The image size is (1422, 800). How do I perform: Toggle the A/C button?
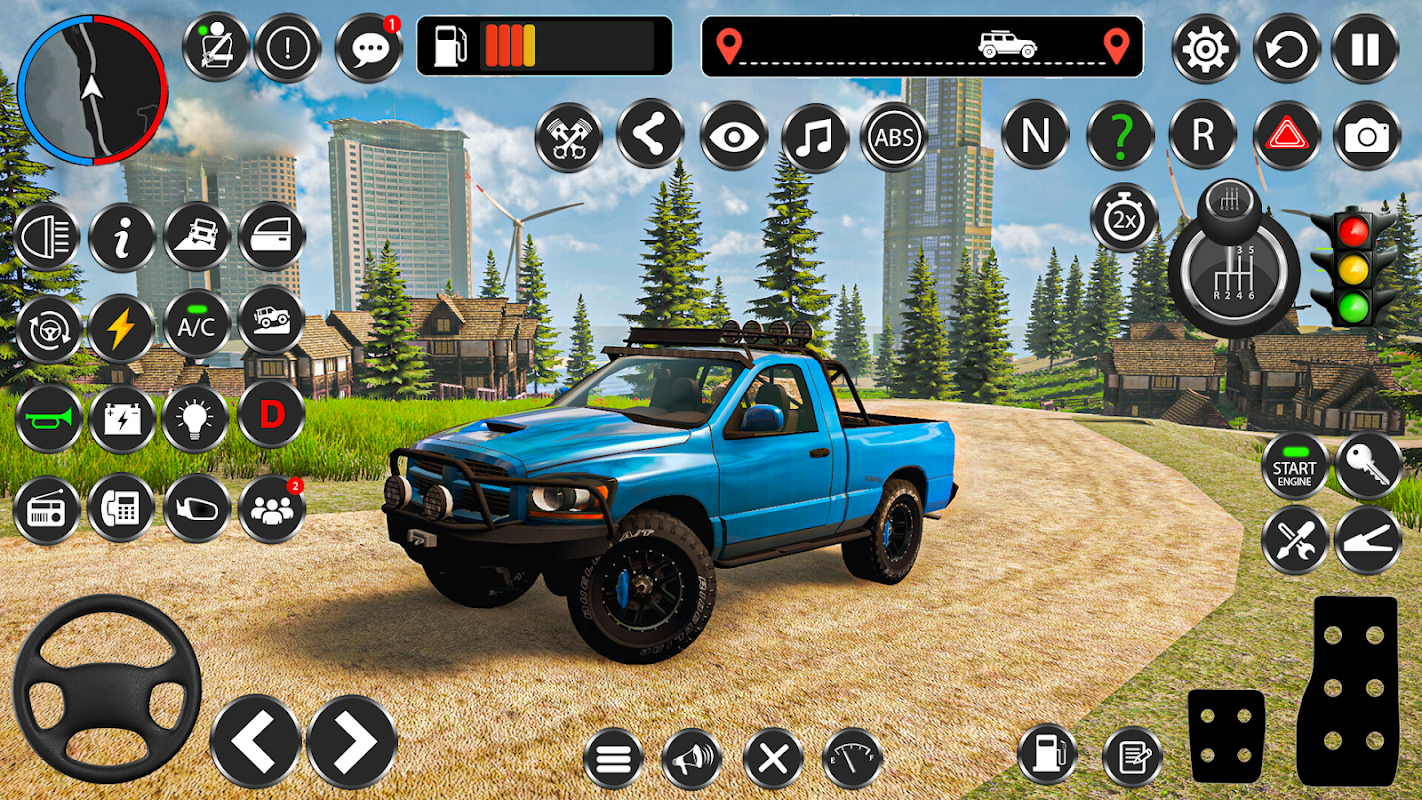click(x=197, y=324)
